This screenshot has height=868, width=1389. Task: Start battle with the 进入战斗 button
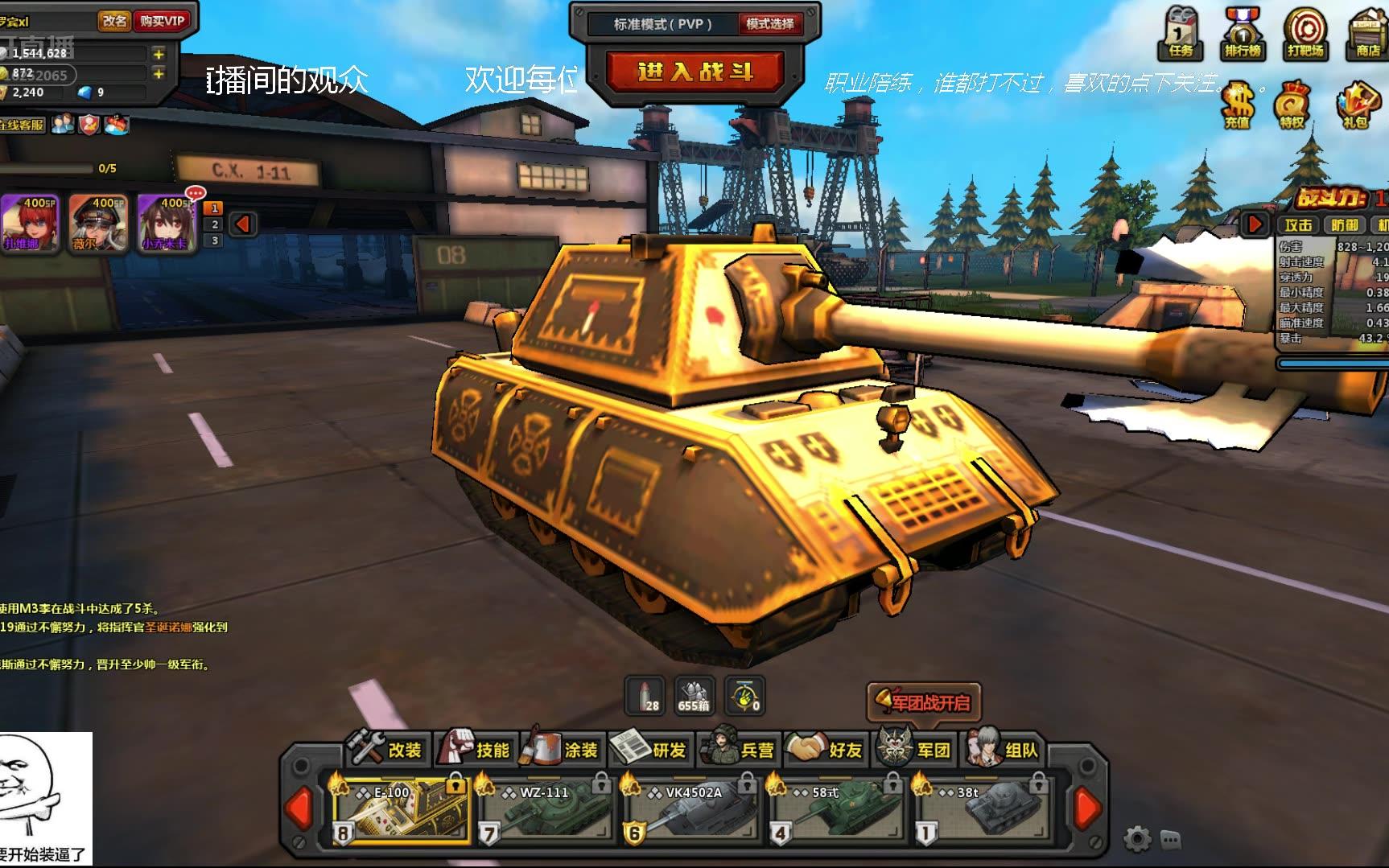[x=694, y=71]
